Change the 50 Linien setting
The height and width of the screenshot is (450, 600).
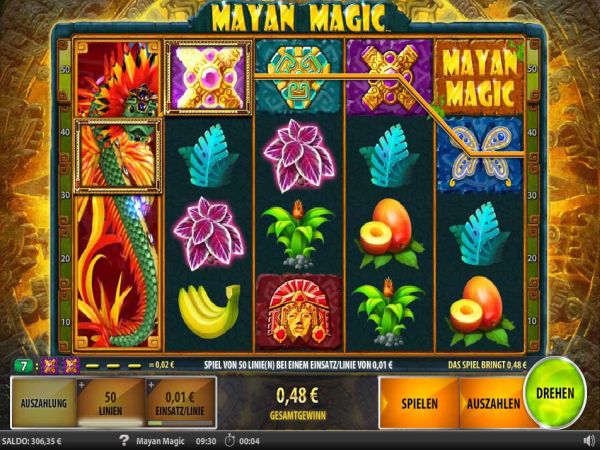pos(110,404)
